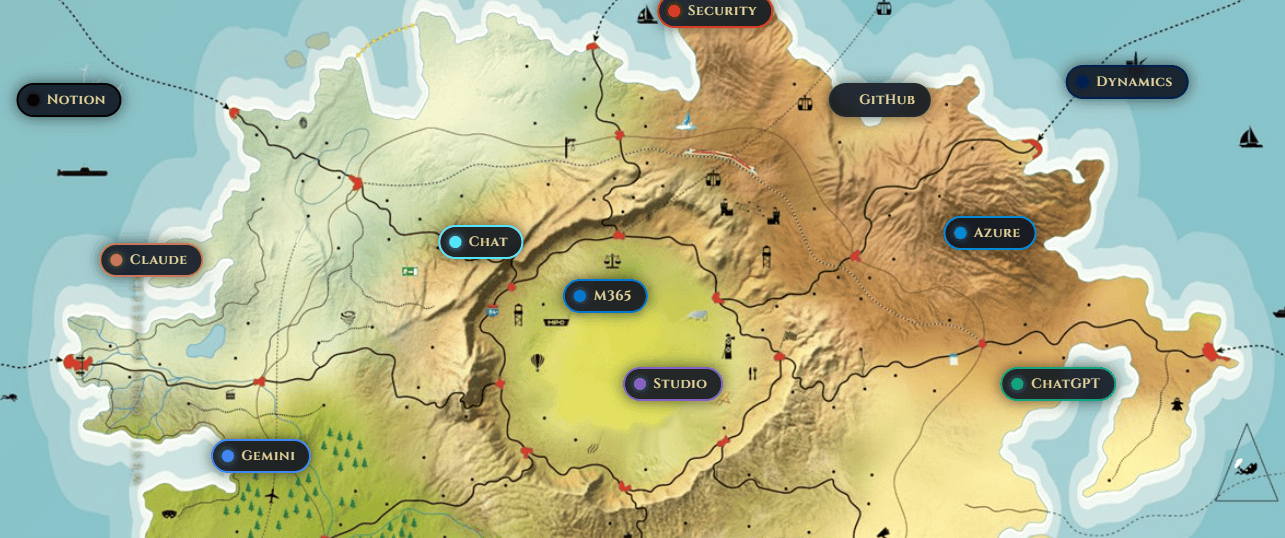The image size is (1285, 538).
Task: Choose the M365 marker
Action: click(605, 296)
